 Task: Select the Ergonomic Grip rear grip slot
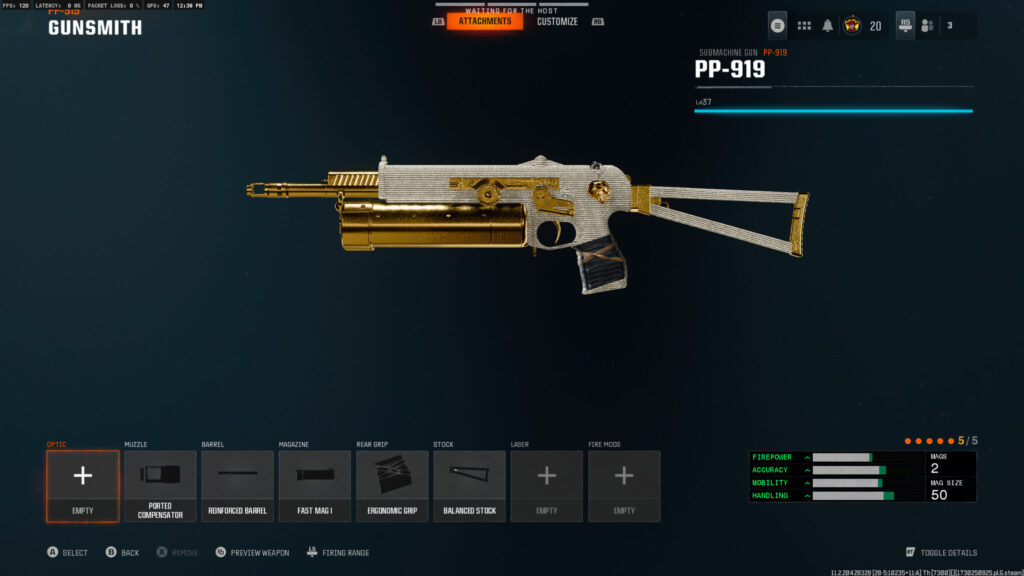pos(392,486)
